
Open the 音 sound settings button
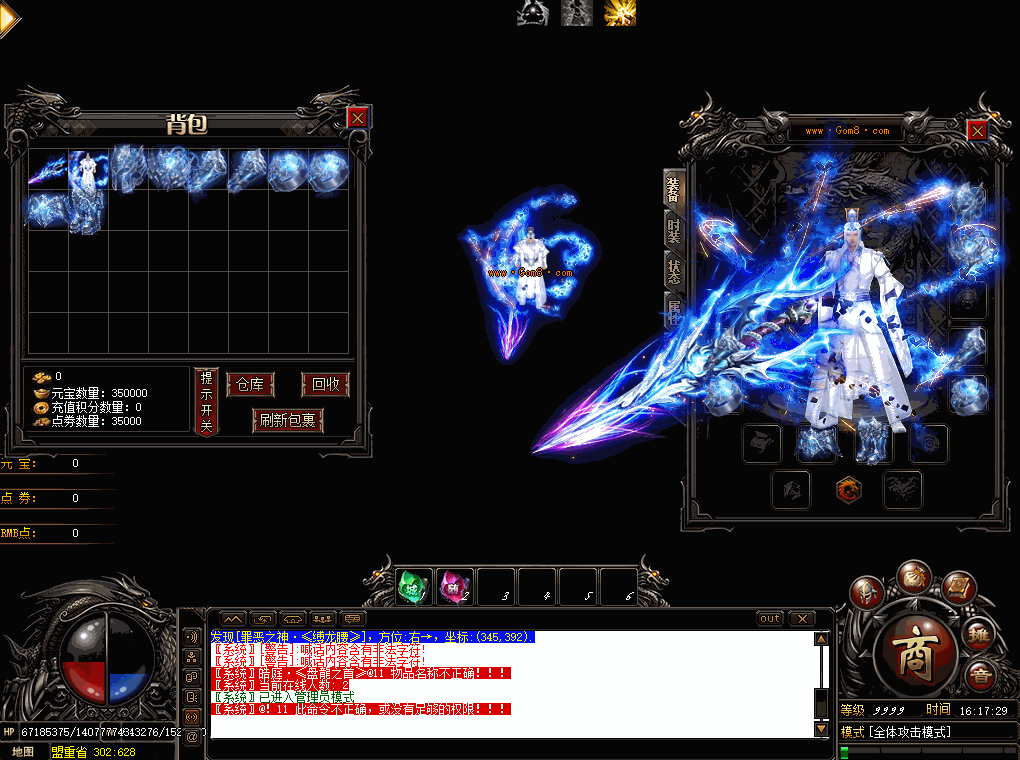[x=979, y=677]
